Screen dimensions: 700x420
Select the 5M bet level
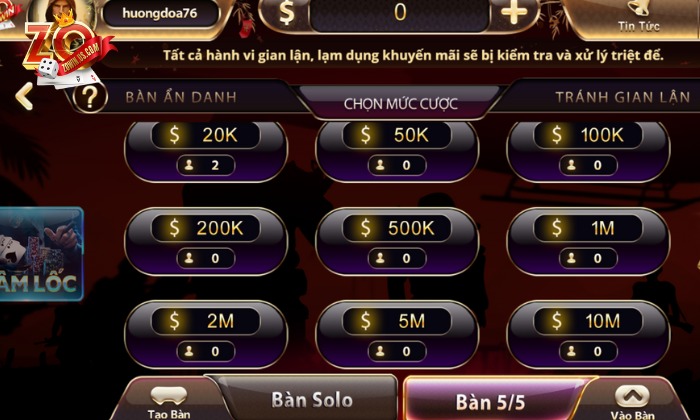(396, 334)
